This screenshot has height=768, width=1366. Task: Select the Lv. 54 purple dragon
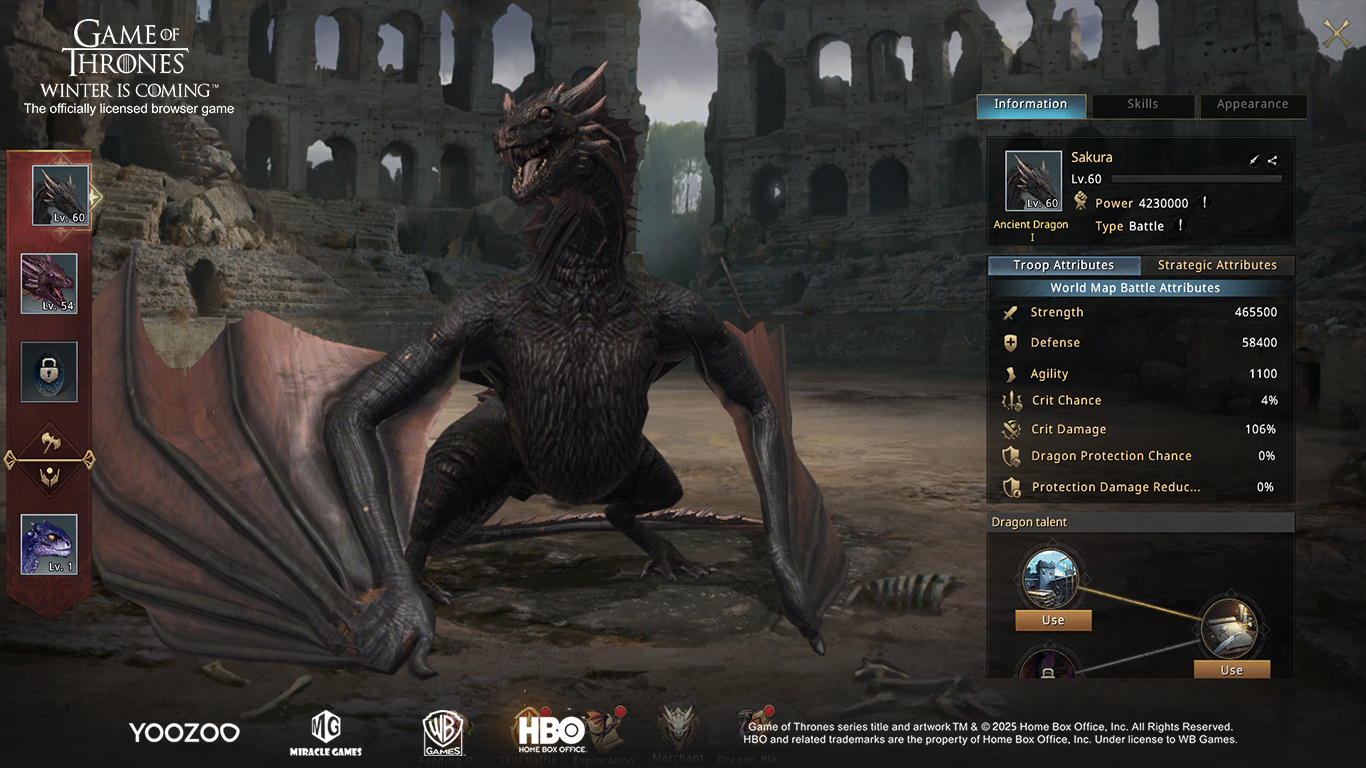[49, 284]
